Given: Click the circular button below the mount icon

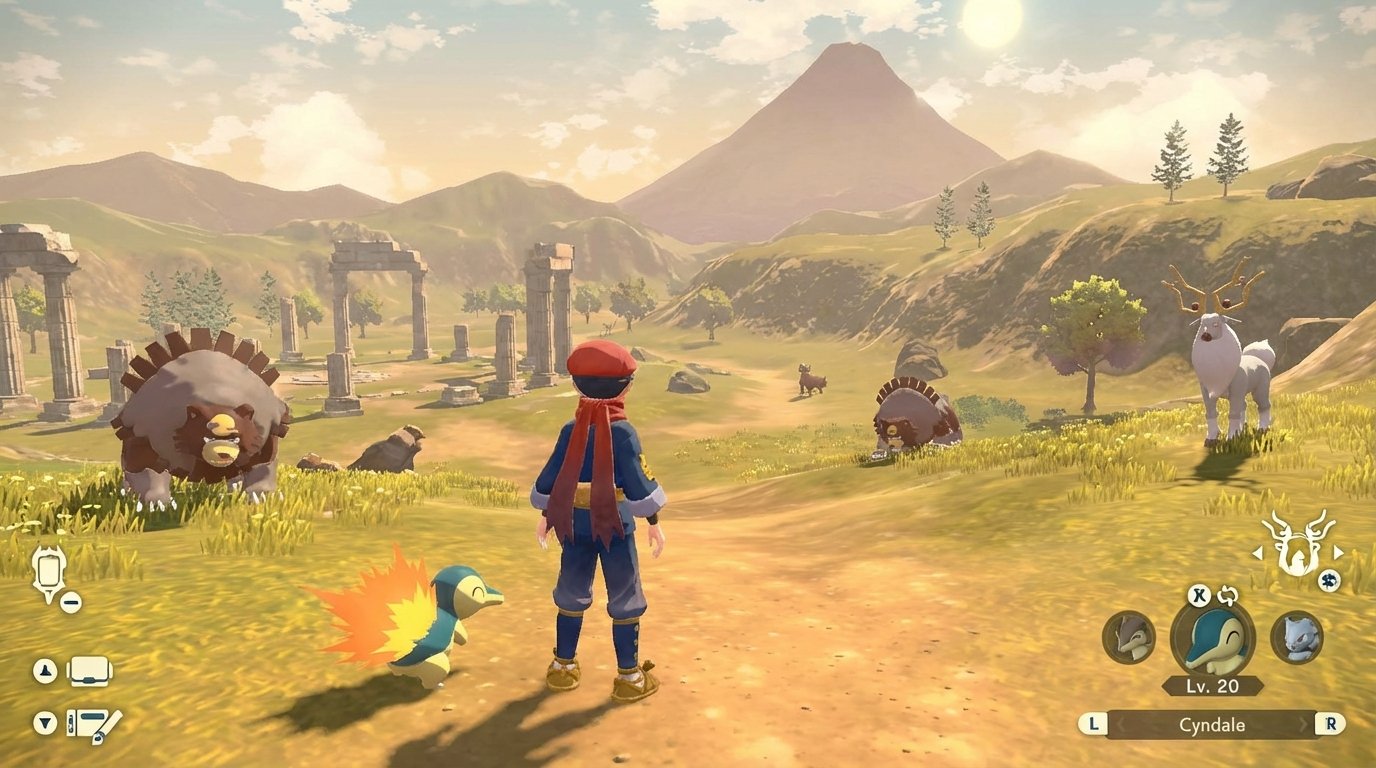Looking at the screenshot, I should tap(1329, 581).
